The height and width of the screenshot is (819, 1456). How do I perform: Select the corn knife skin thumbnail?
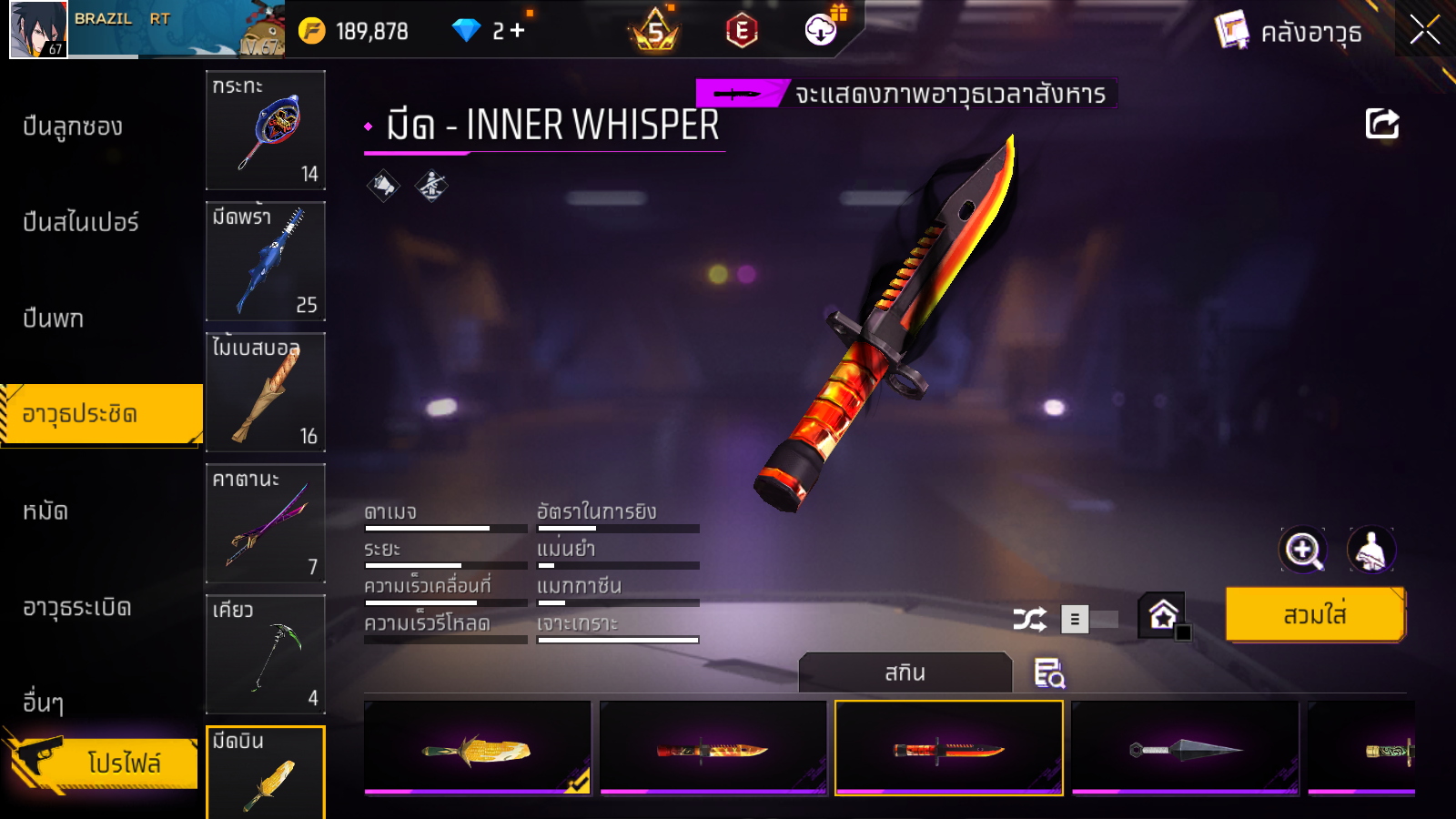click(x=478, y=748)
